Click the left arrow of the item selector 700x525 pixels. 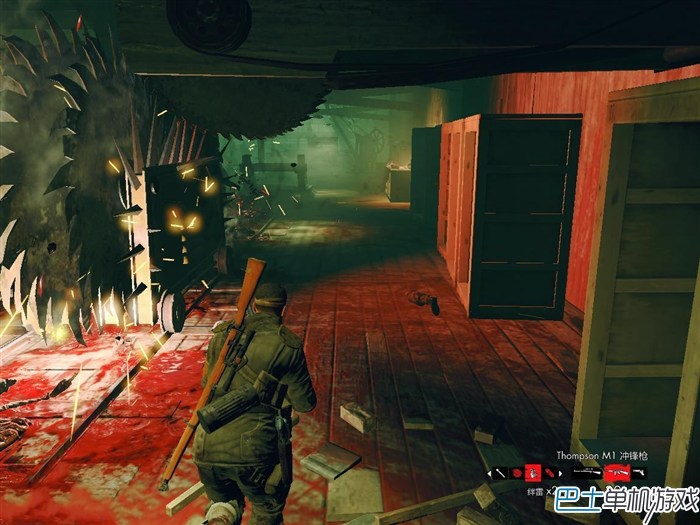[489, 473]
